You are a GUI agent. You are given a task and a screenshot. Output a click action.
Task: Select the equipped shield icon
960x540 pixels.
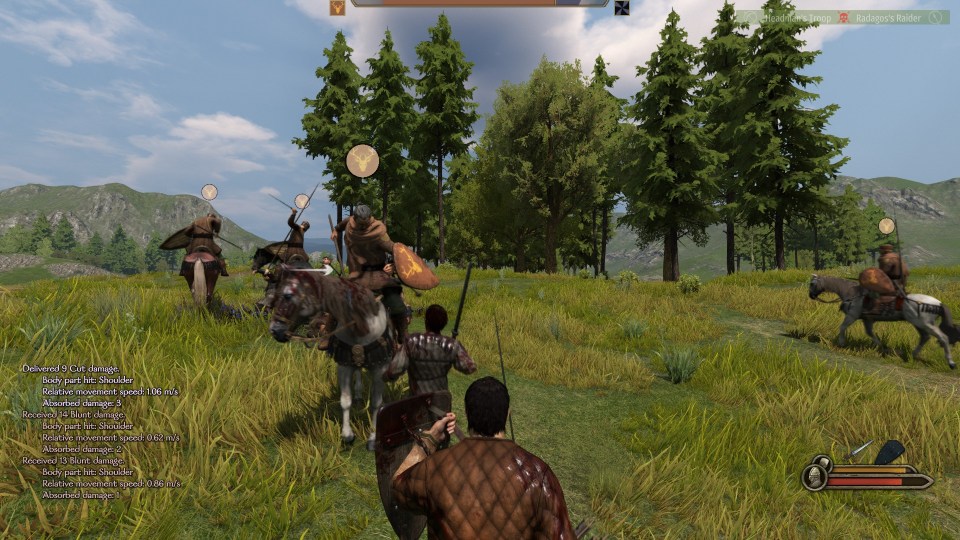pyautogui.click(x=889, y=453)
